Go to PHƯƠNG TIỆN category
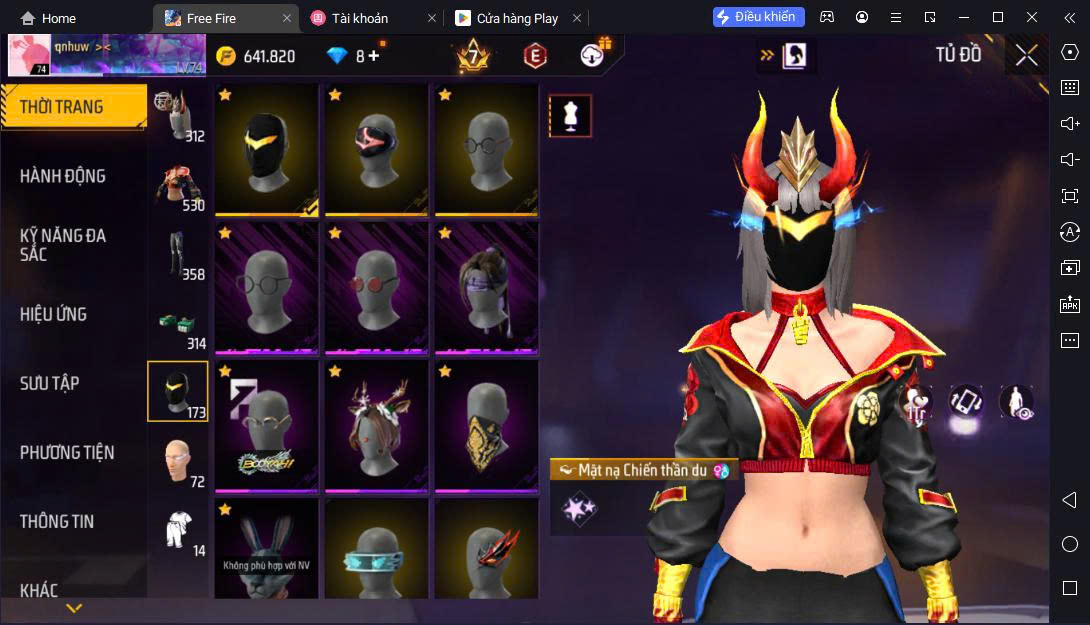 pos(67,453)
